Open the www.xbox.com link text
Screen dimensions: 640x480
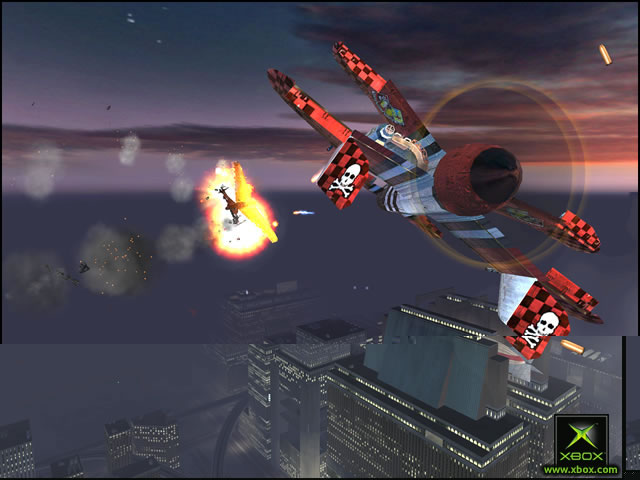pyautogui.click(x=581, y=469)
